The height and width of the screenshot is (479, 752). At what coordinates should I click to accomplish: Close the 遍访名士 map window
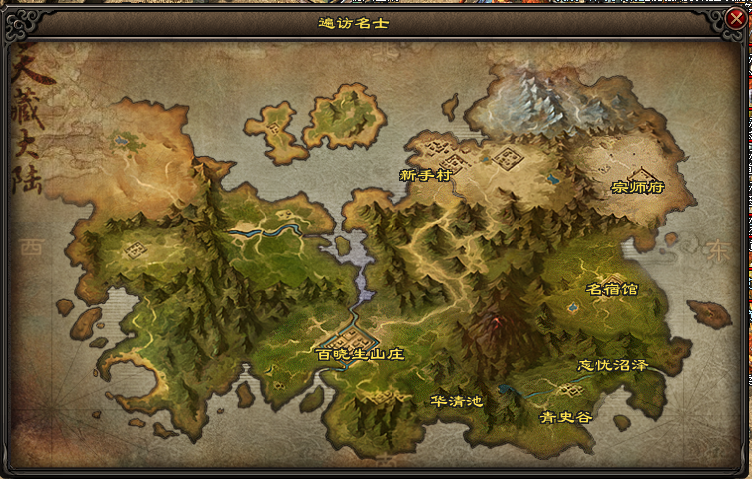[737, 16]
